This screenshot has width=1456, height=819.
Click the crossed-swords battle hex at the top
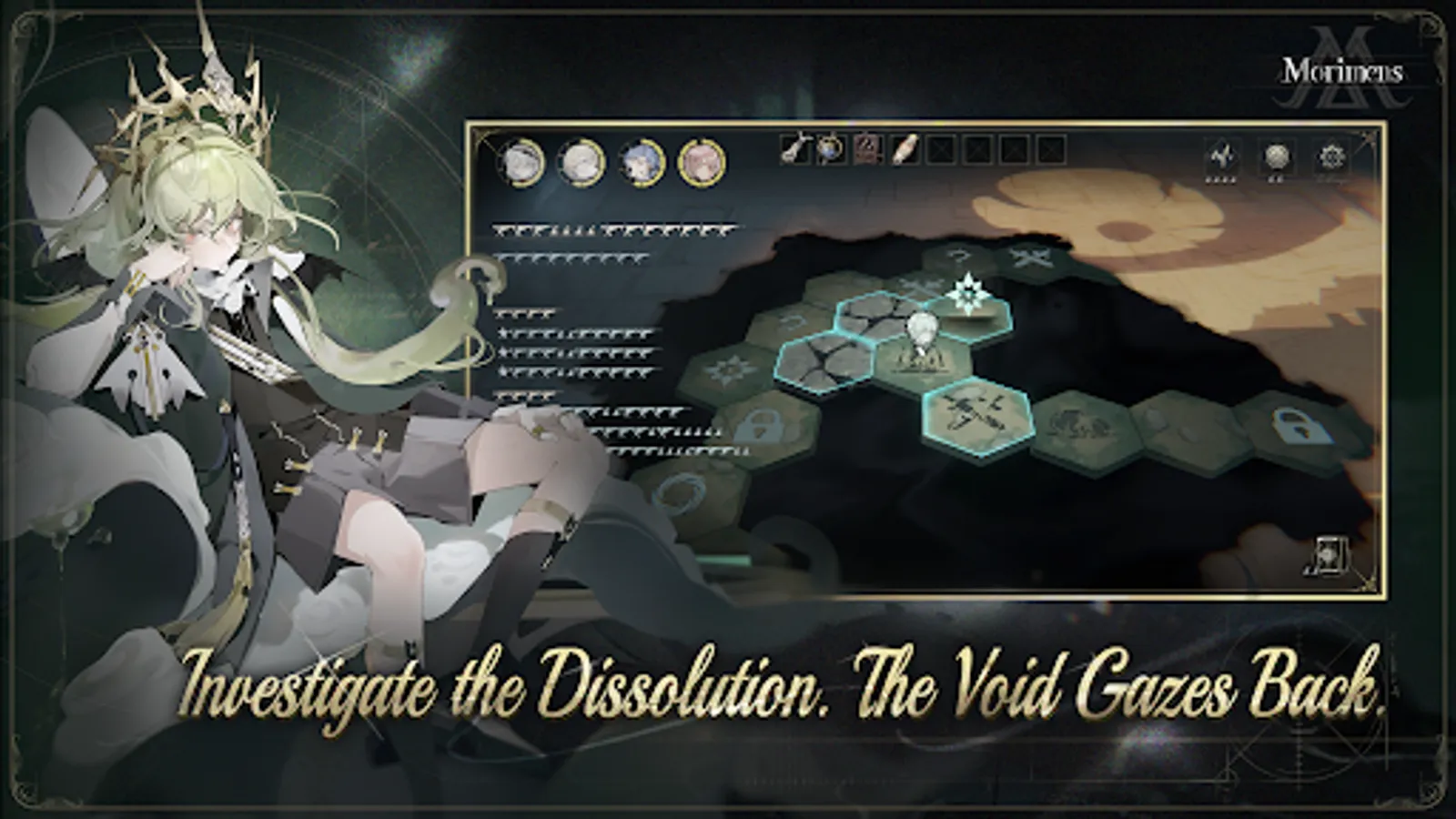1031,256
